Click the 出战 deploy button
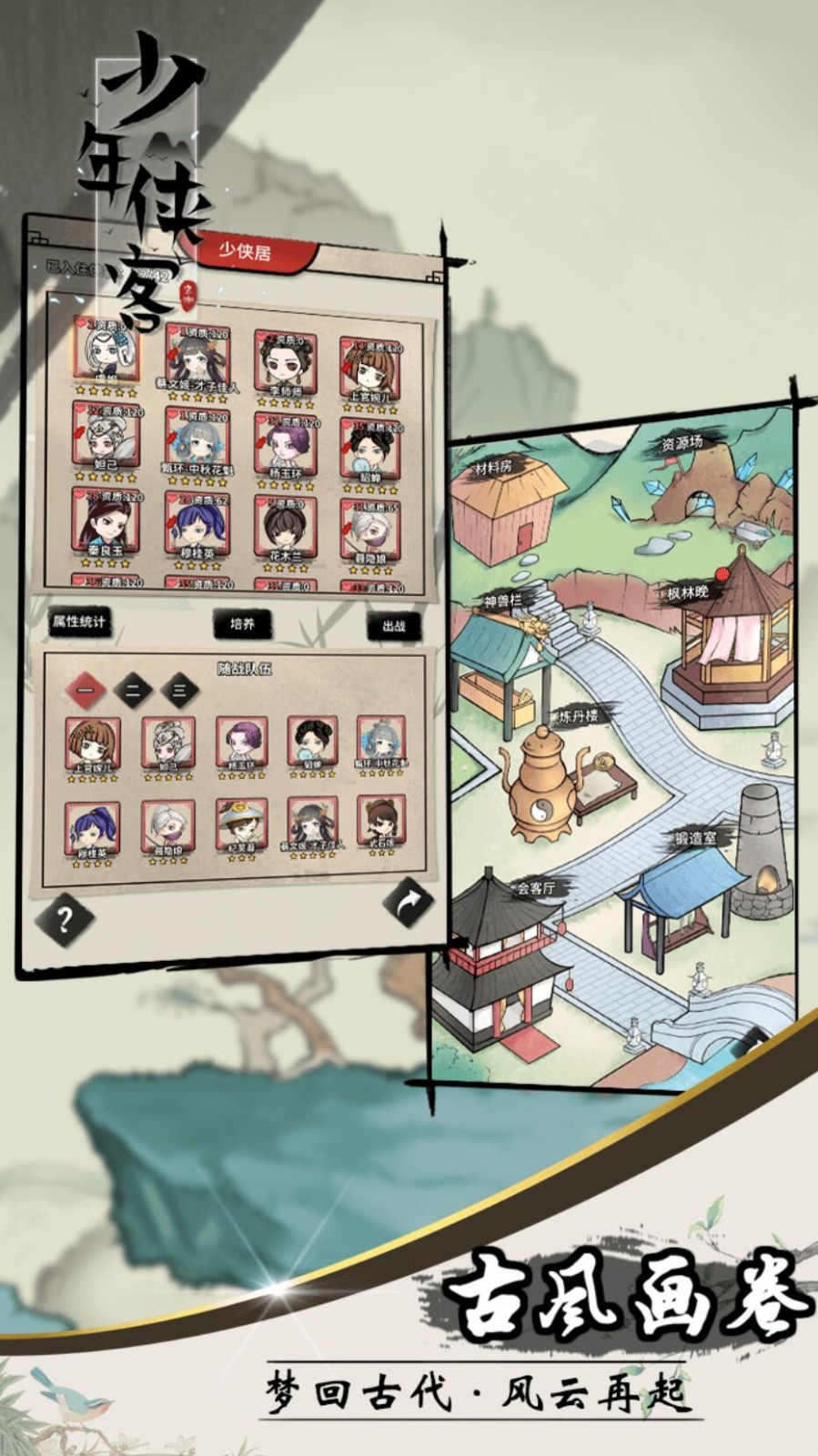Viewport: 818px width, 1456px height. tap(393, 626)
